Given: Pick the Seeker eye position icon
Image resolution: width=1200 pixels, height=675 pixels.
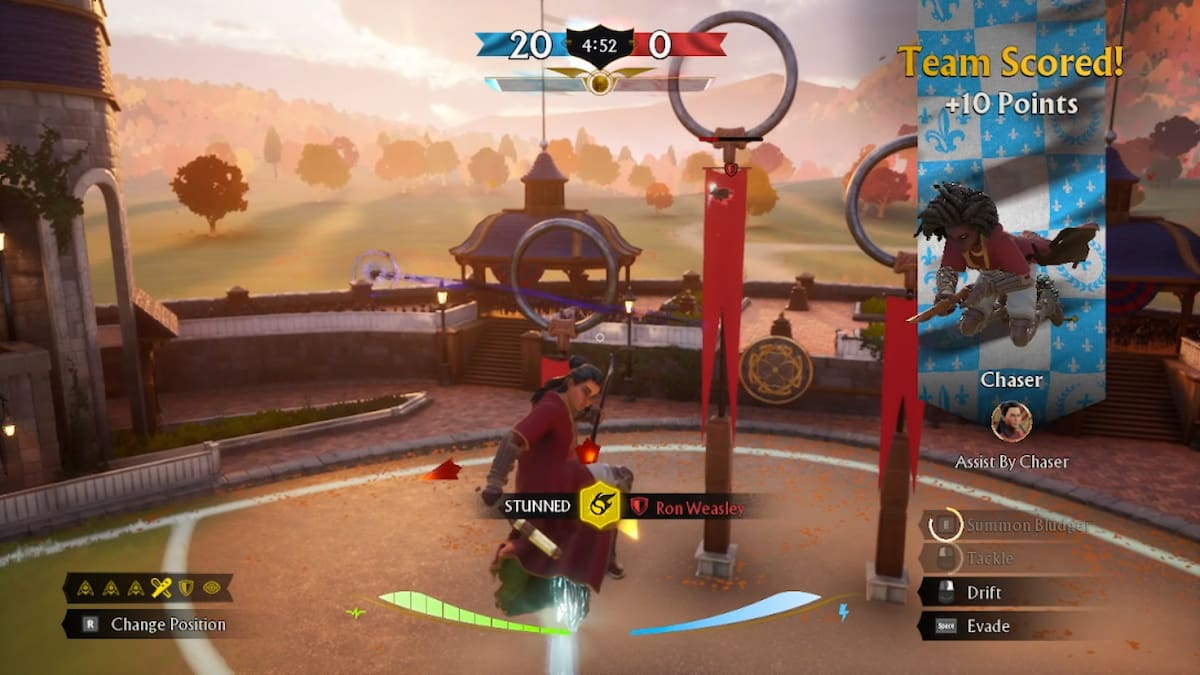Looking at the screenshot, I should point(211,588).
